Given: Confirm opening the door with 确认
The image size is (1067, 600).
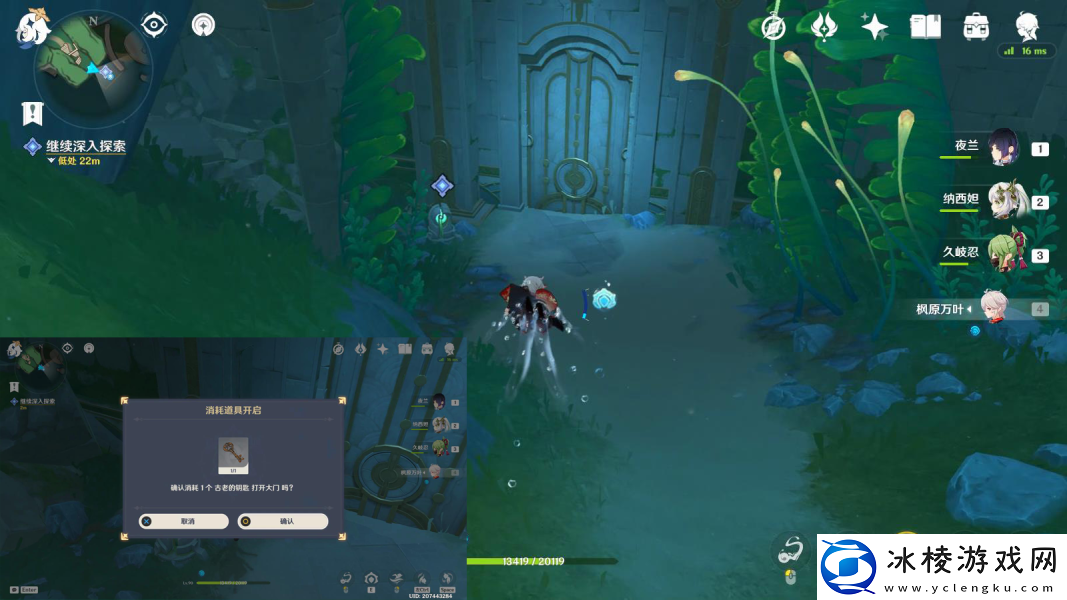Looking at the screenshot, I should point(284,521).
